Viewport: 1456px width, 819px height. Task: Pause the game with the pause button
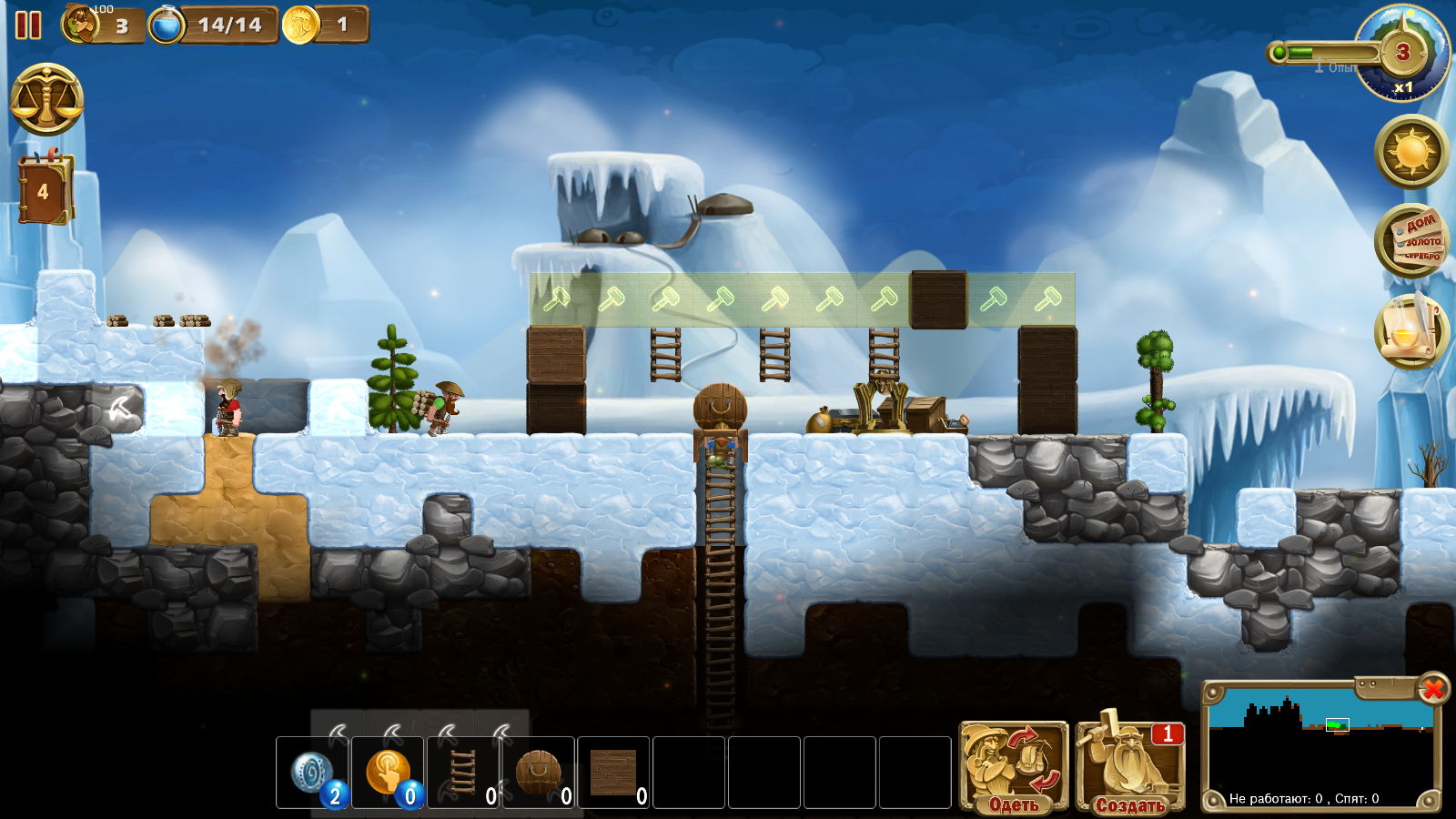click(x=28, y=25)
